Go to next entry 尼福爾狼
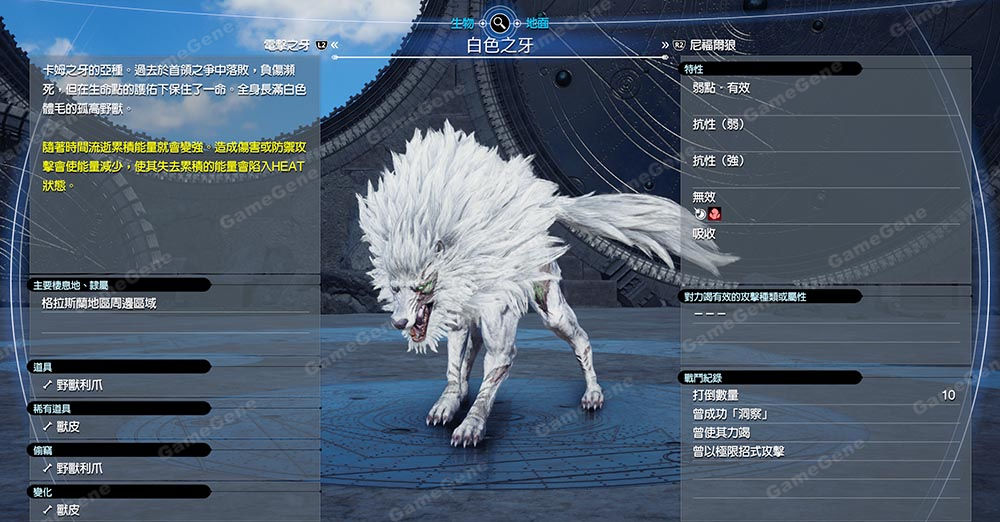The width and height of the screenshot is (1000, 522). click(710, 45)
